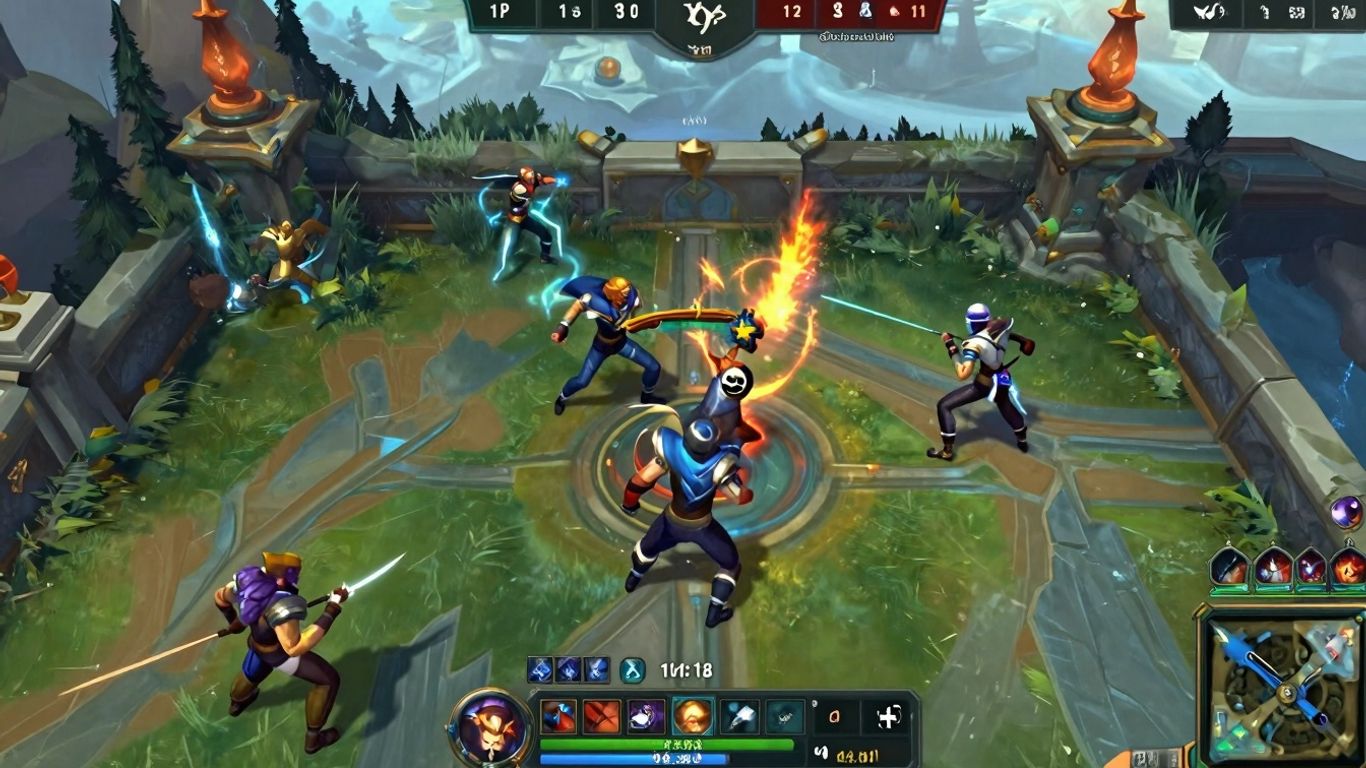Select the first ability in the skill bar

[x=560, y=716]
